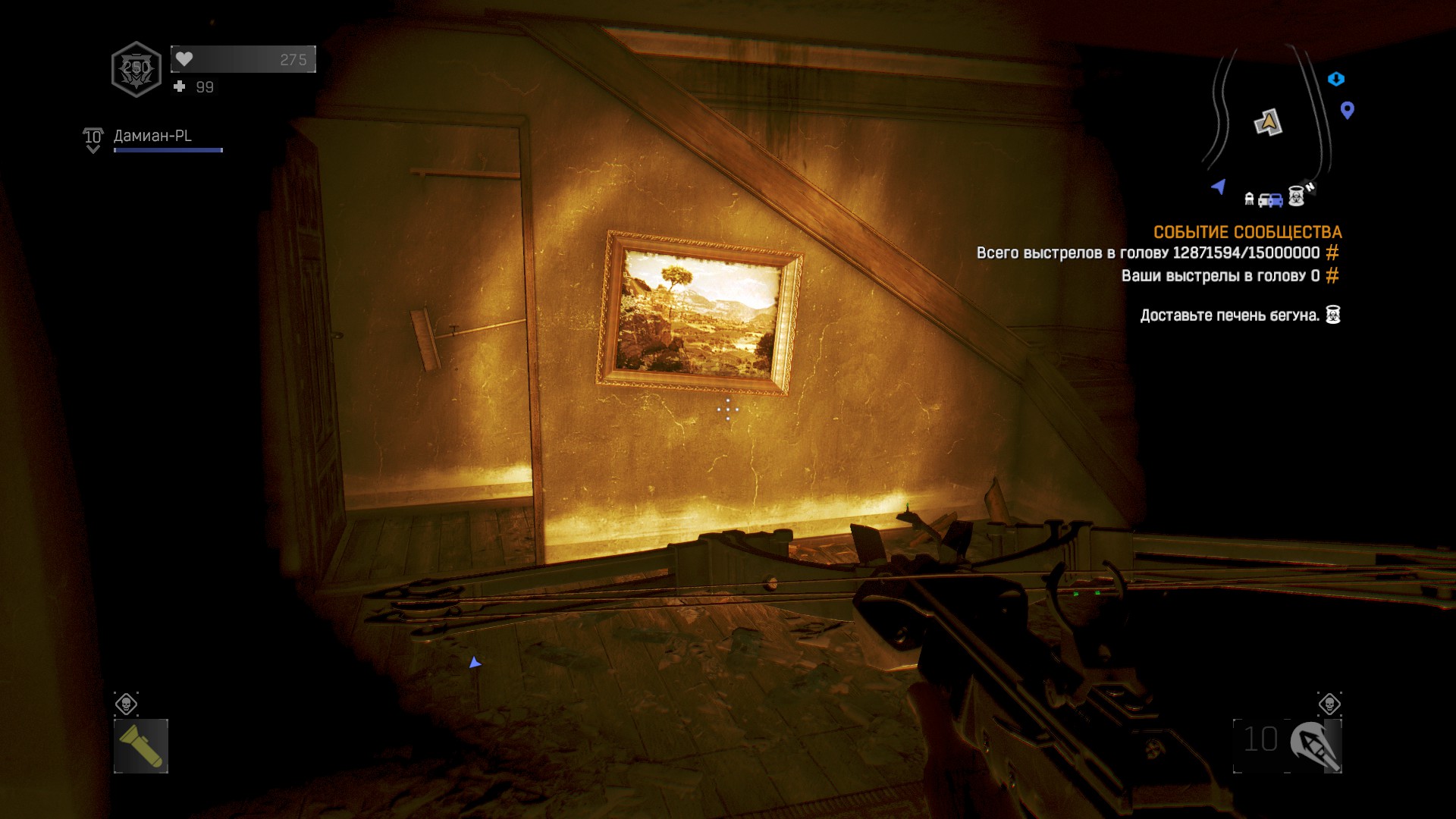Select co-op player Дамиан-PL entry
This screenshot has width=1456, height=819.
click(x=152, y=136)
